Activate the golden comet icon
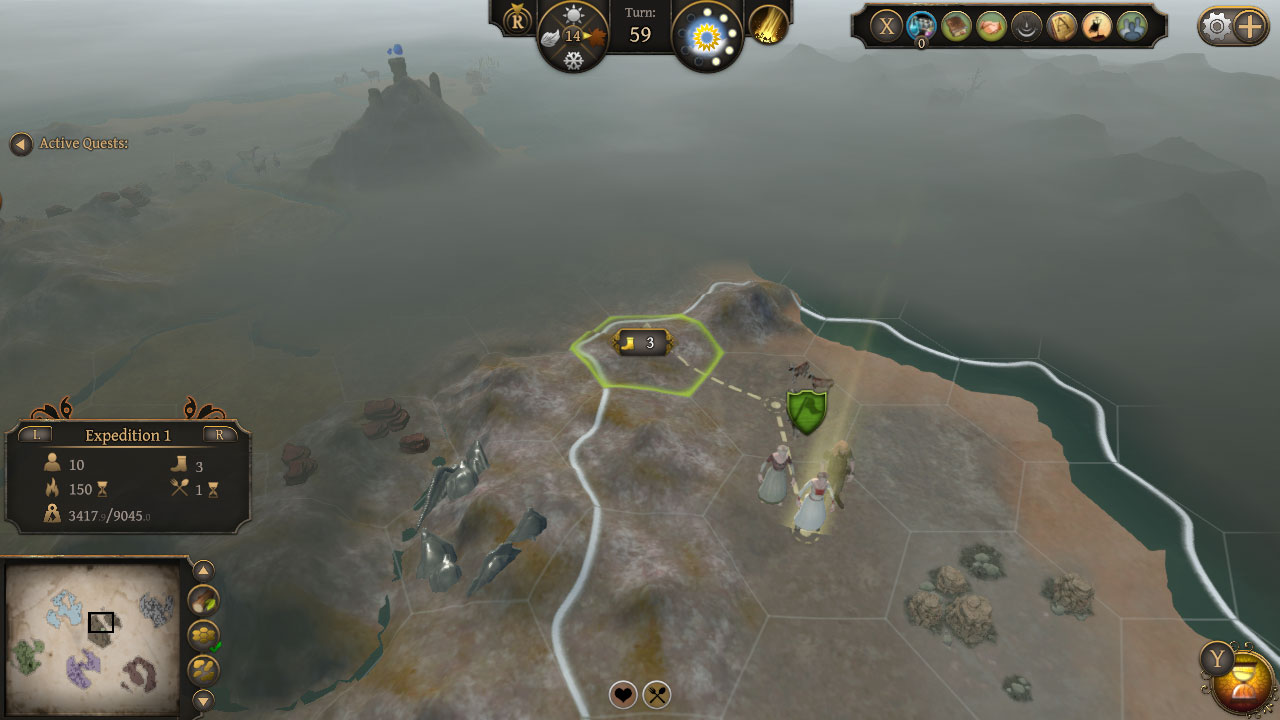Image resolution: width=1280 pixels, height=720 pixels. point(768,24)
